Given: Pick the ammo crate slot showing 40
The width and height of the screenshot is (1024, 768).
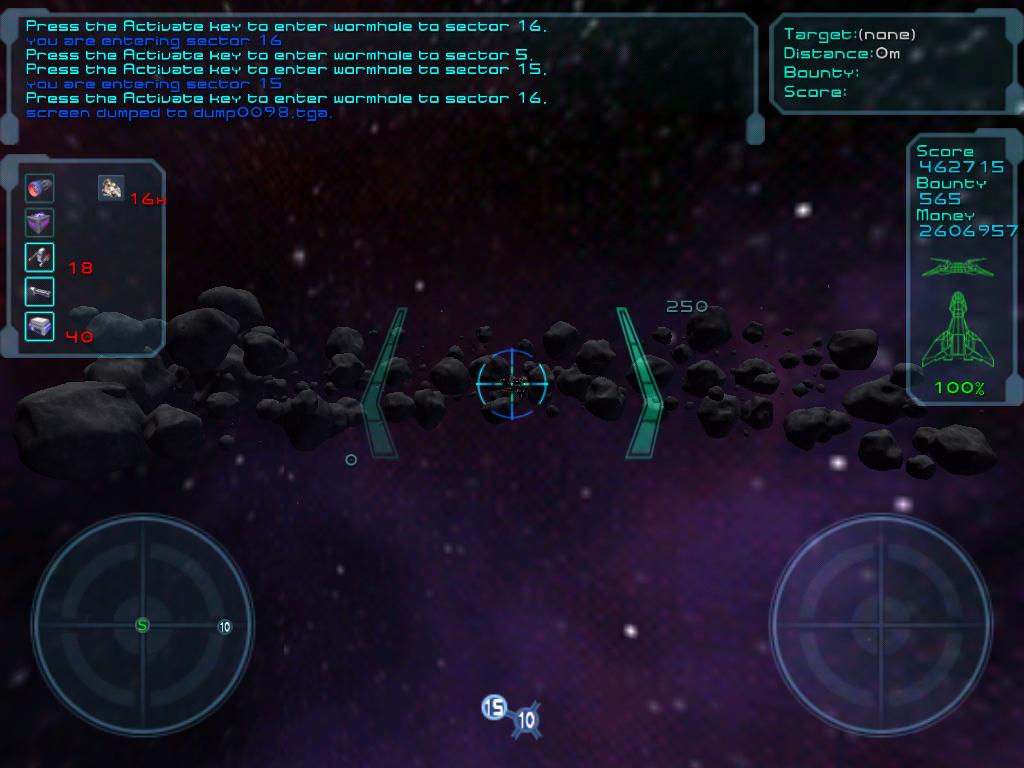Looking at the screenshot, I should point(40,326).
